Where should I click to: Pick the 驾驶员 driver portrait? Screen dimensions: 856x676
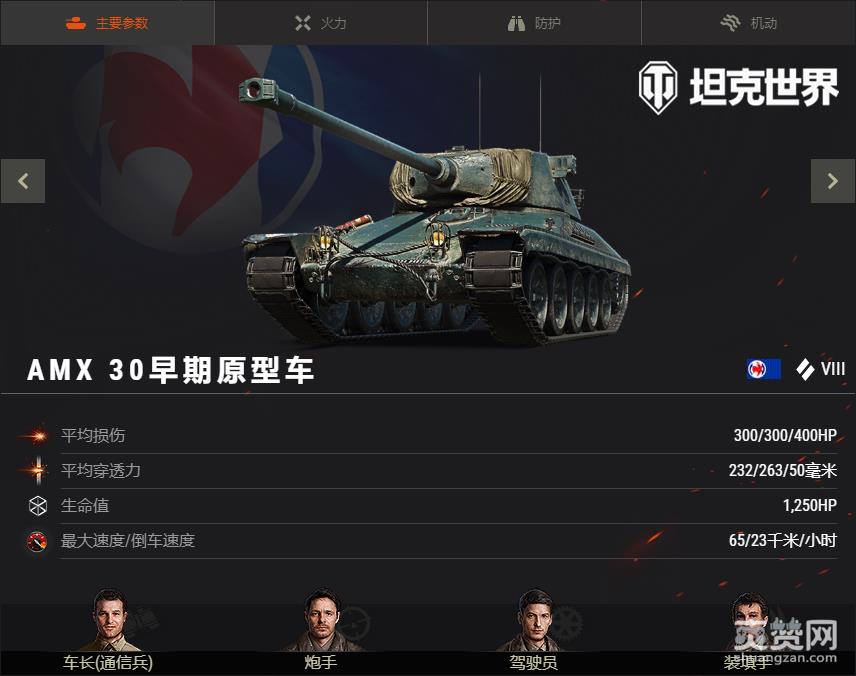tap(534, 622)
